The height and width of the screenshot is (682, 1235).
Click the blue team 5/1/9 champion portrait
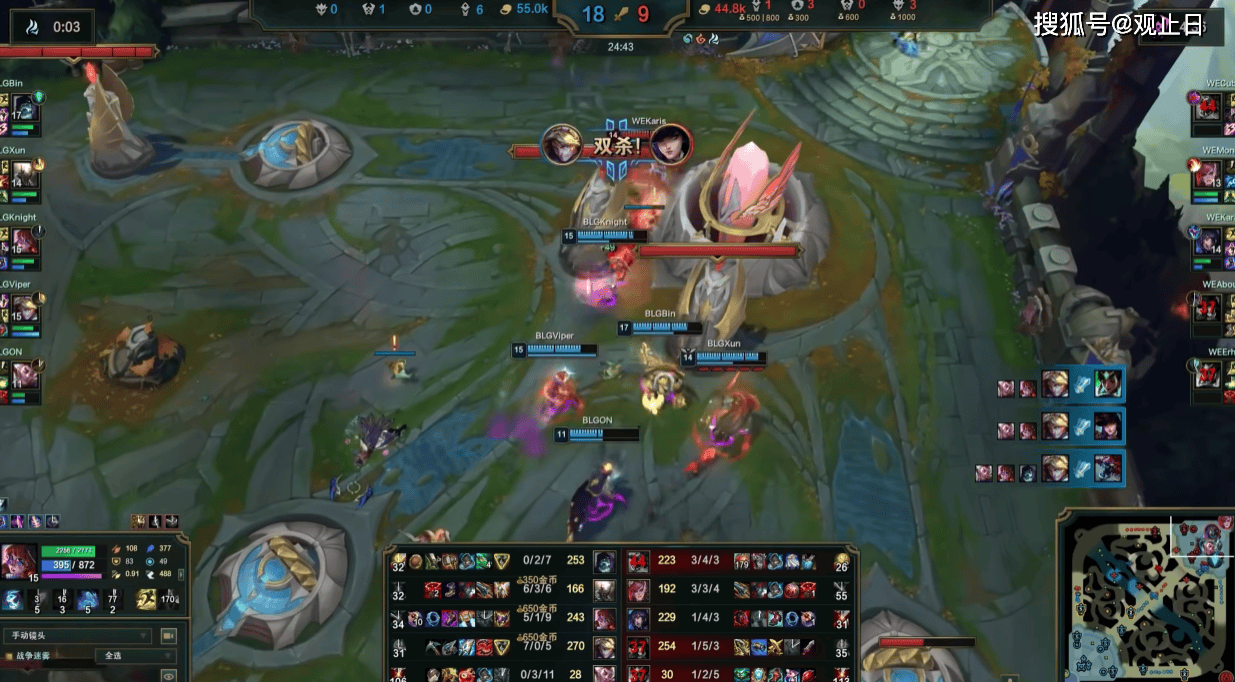[x=604, y=618]
